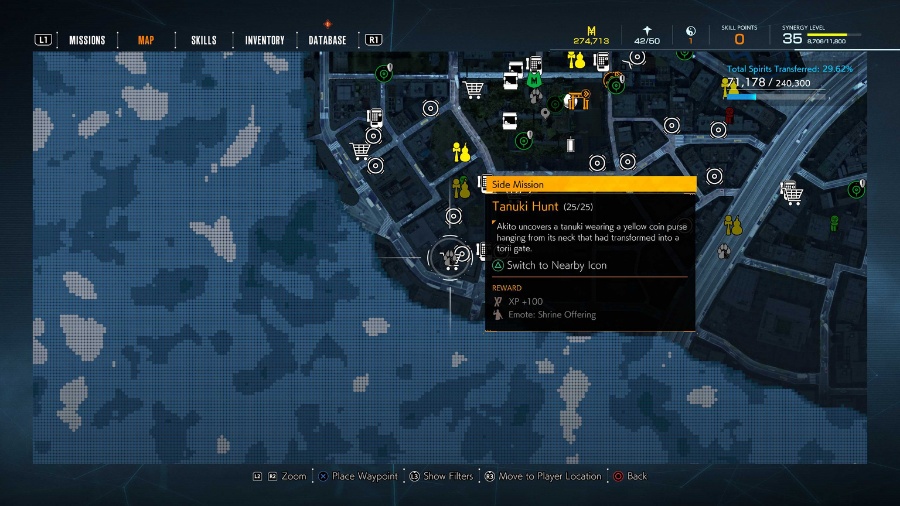Click the red figure map marker
Viewport: 900px width, 506px height.
(x=729, y=115)
